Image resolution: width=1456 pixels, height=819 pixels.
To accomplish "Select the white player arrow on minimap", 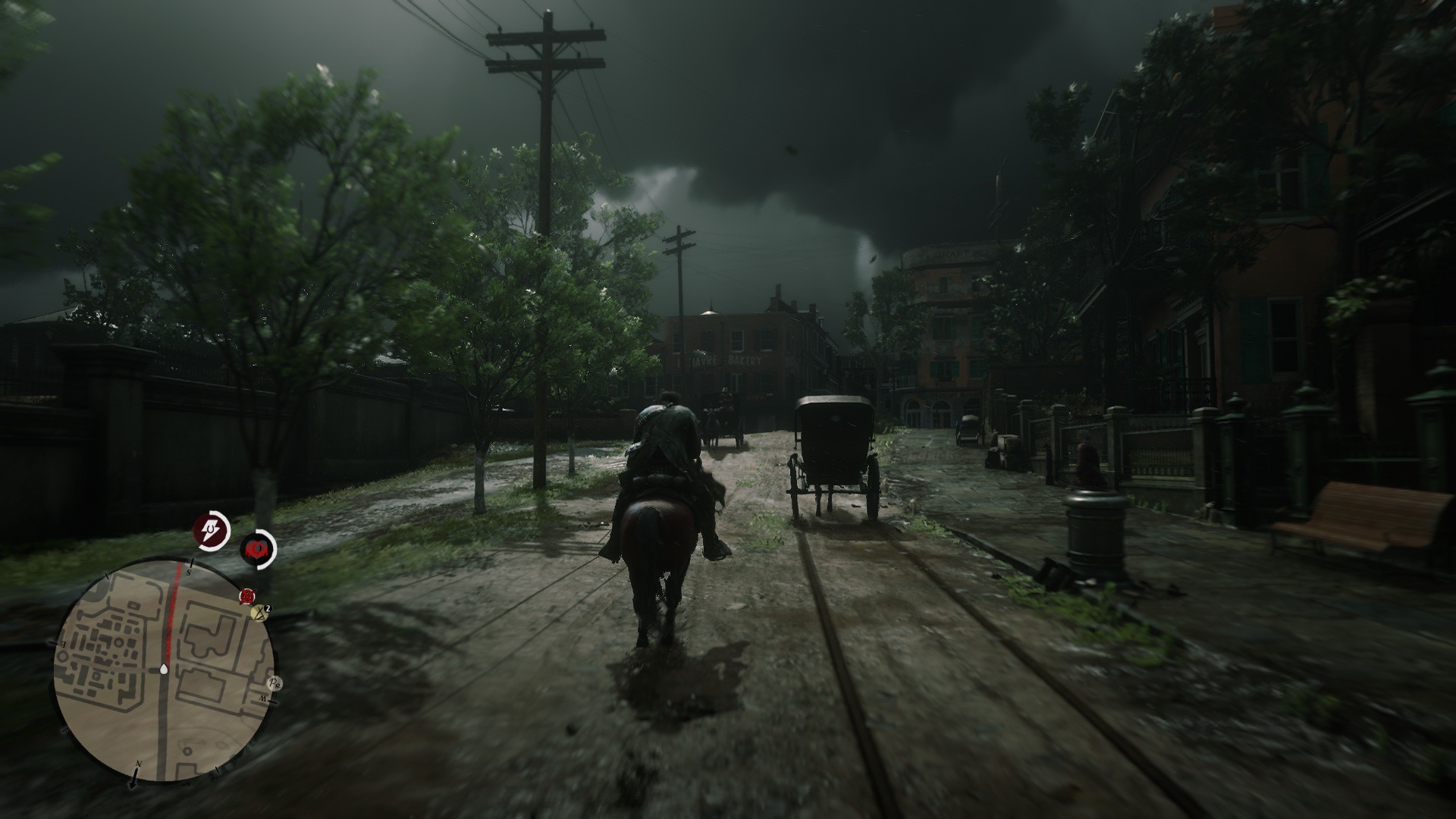I will 164,670.
